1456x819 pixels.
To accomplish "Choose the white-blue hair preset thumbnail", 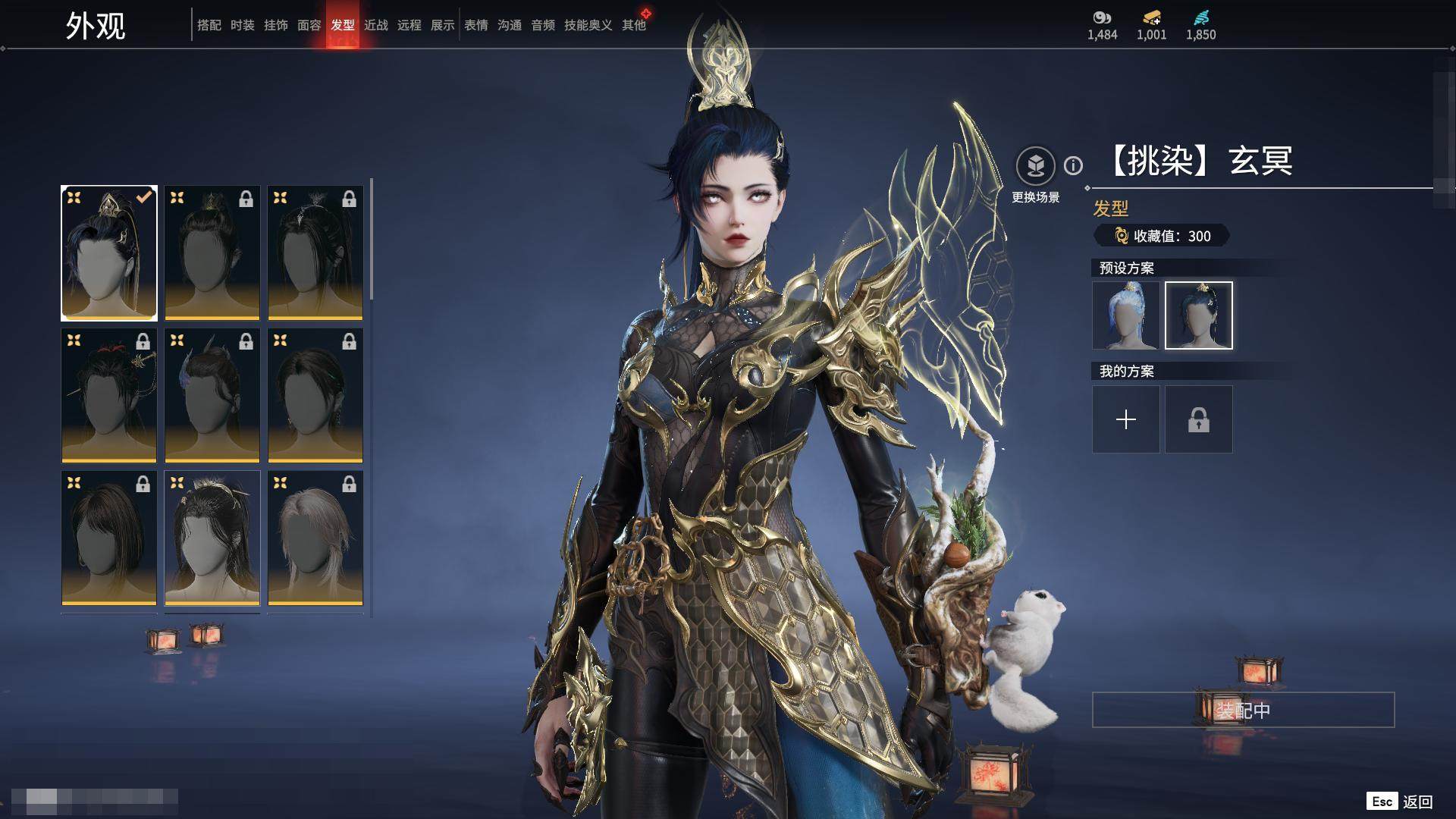I will [1125, 315].
